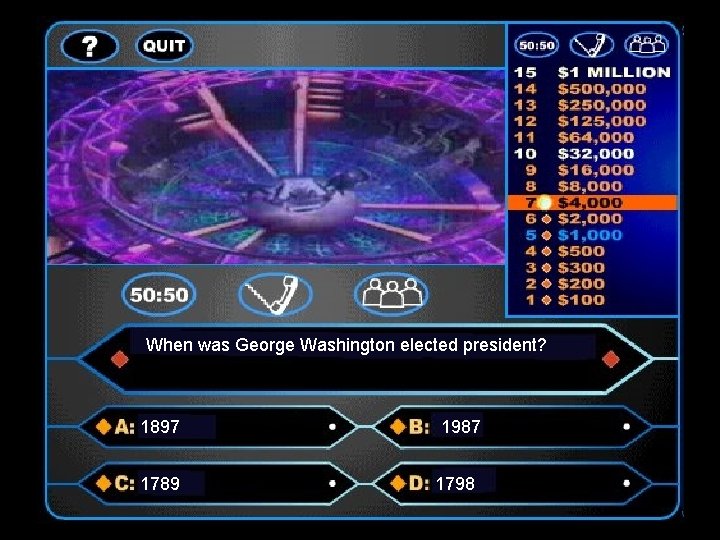Viewport: 720px width, 540px height.
Task: Open the question mark help button
Action: [x=90, y=46]
